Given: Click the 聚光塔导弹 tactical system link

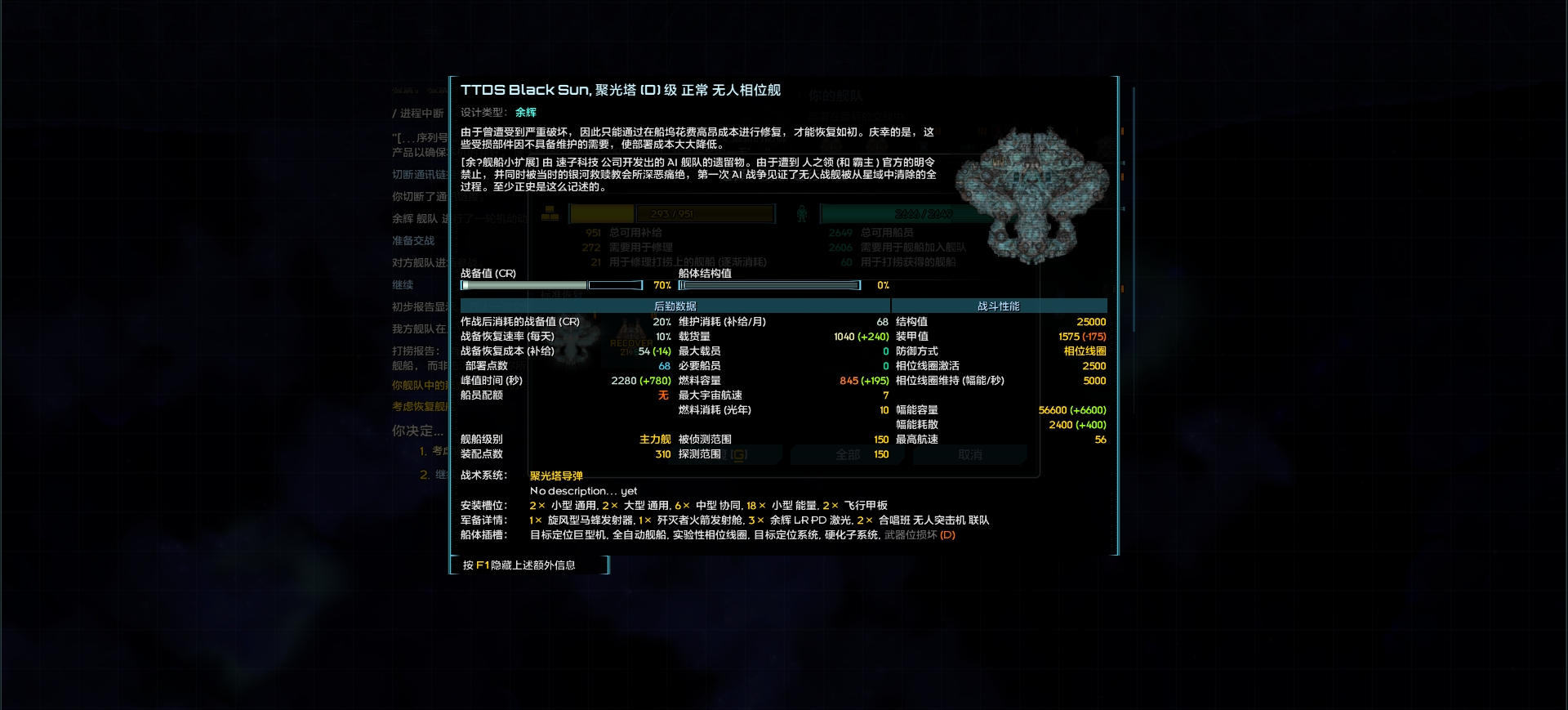Looking at the screenshot, I should click(x=556, y=476).
